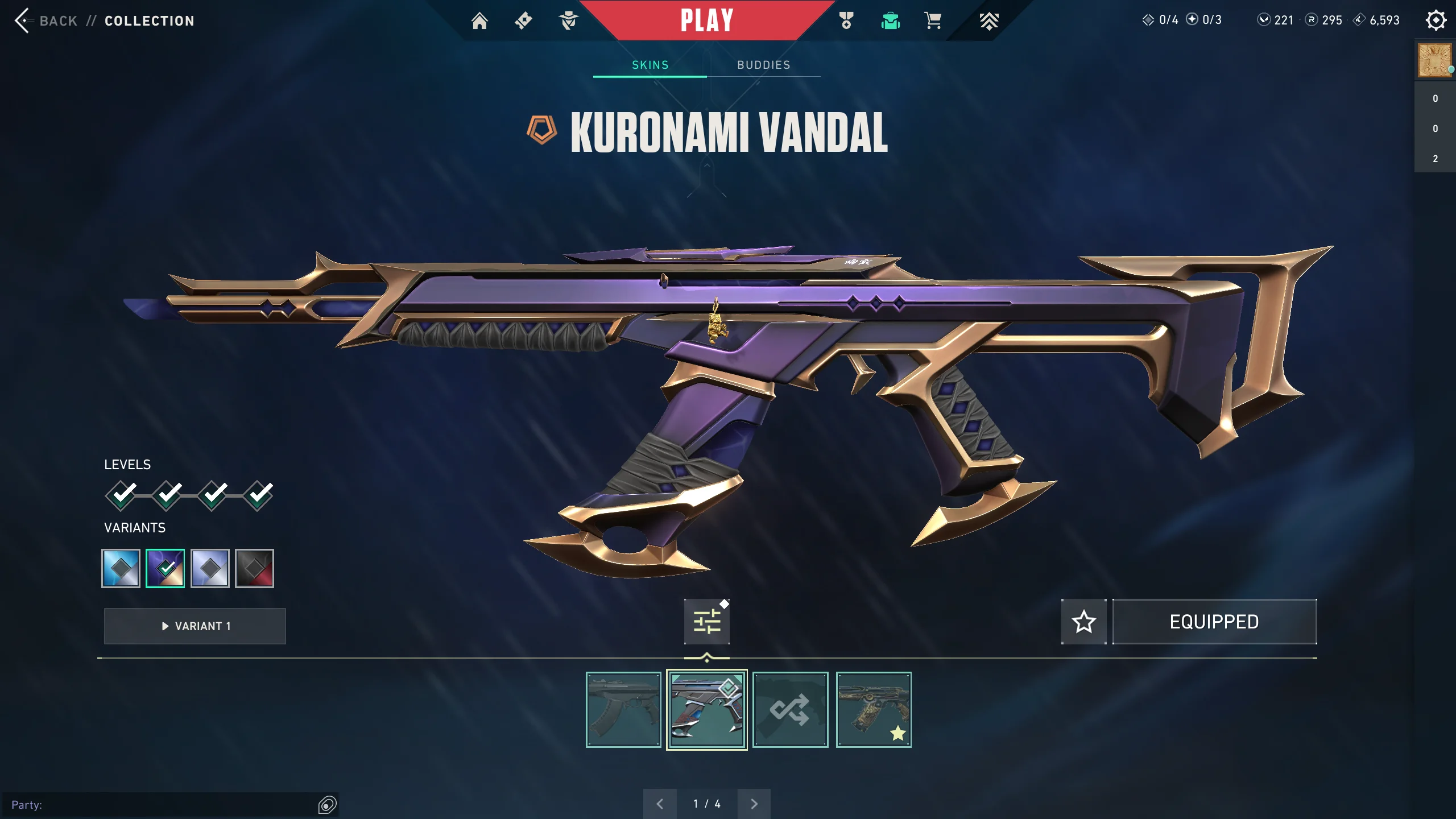Select the starred ornate gold Vandal thumbnail
This screenshot has width=1456, height=819.
pyautogui.click(x=874, y=710)
